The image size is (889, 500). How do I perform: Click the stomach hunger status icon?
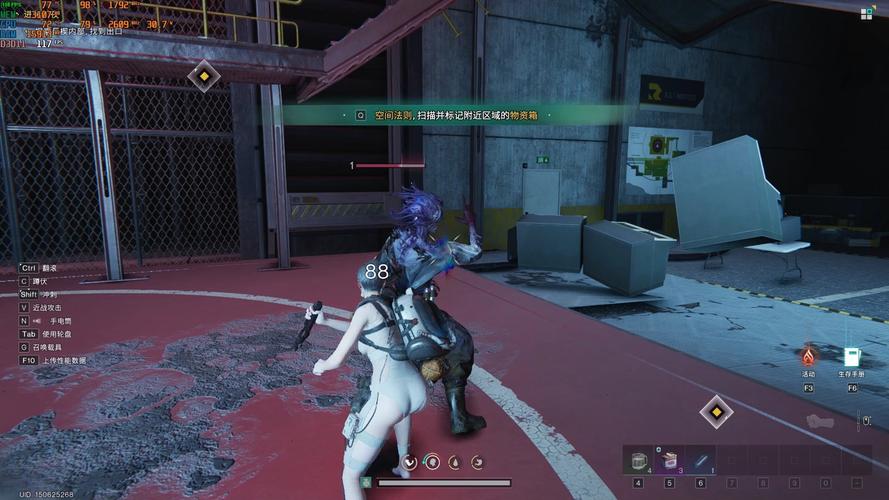(x=477, y=461)
